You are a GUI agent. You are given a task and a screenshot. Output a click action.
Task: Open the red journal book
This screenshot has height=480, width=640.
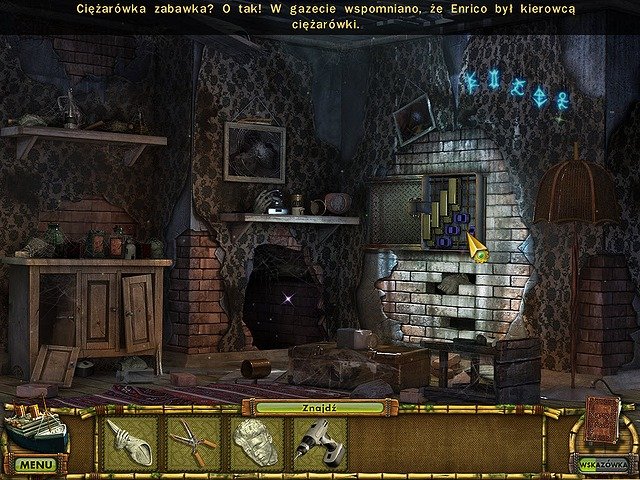(x=602, y=418)
